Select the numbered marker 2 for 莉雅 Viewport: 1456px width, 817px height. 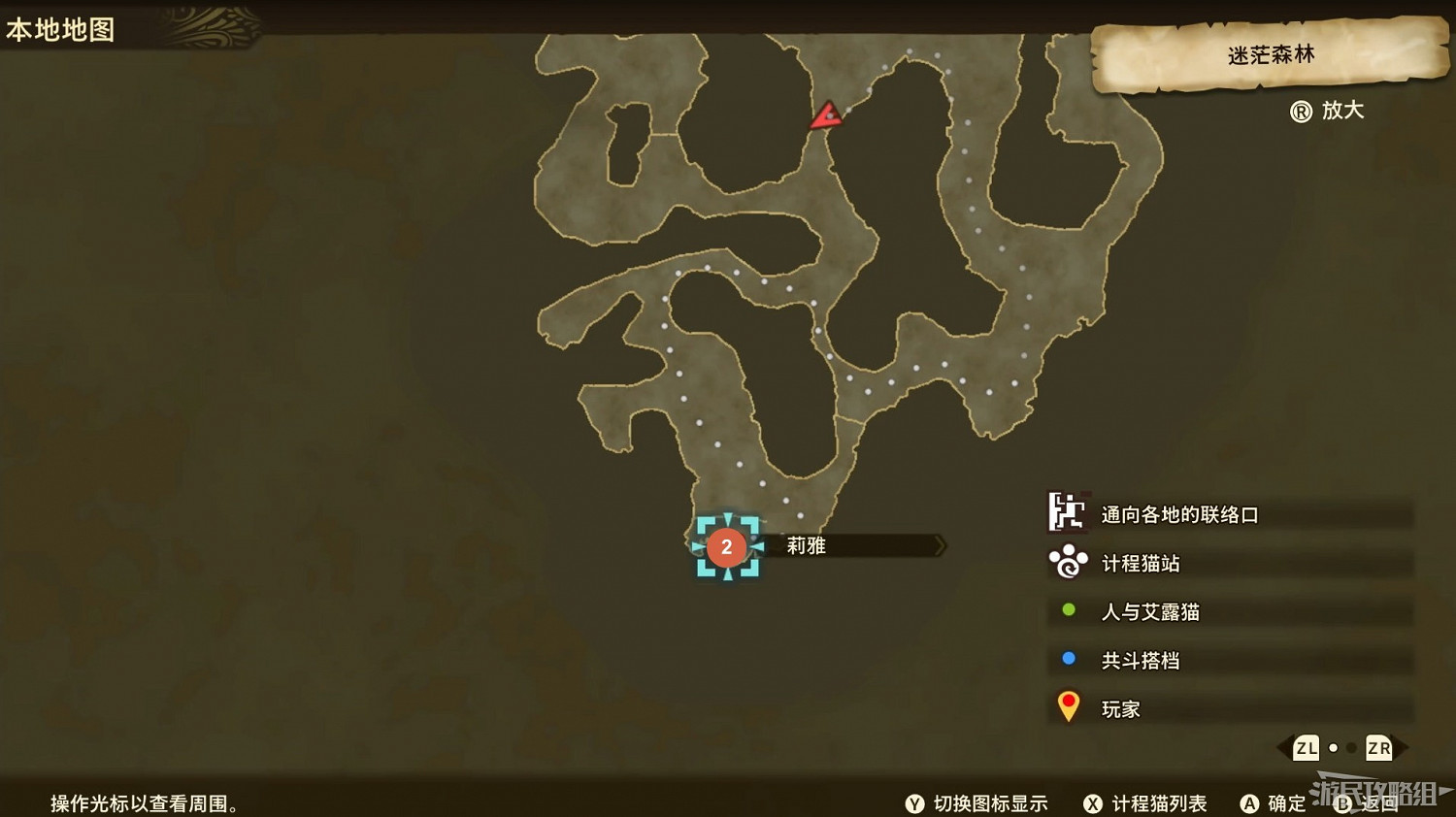coord(727,546)
